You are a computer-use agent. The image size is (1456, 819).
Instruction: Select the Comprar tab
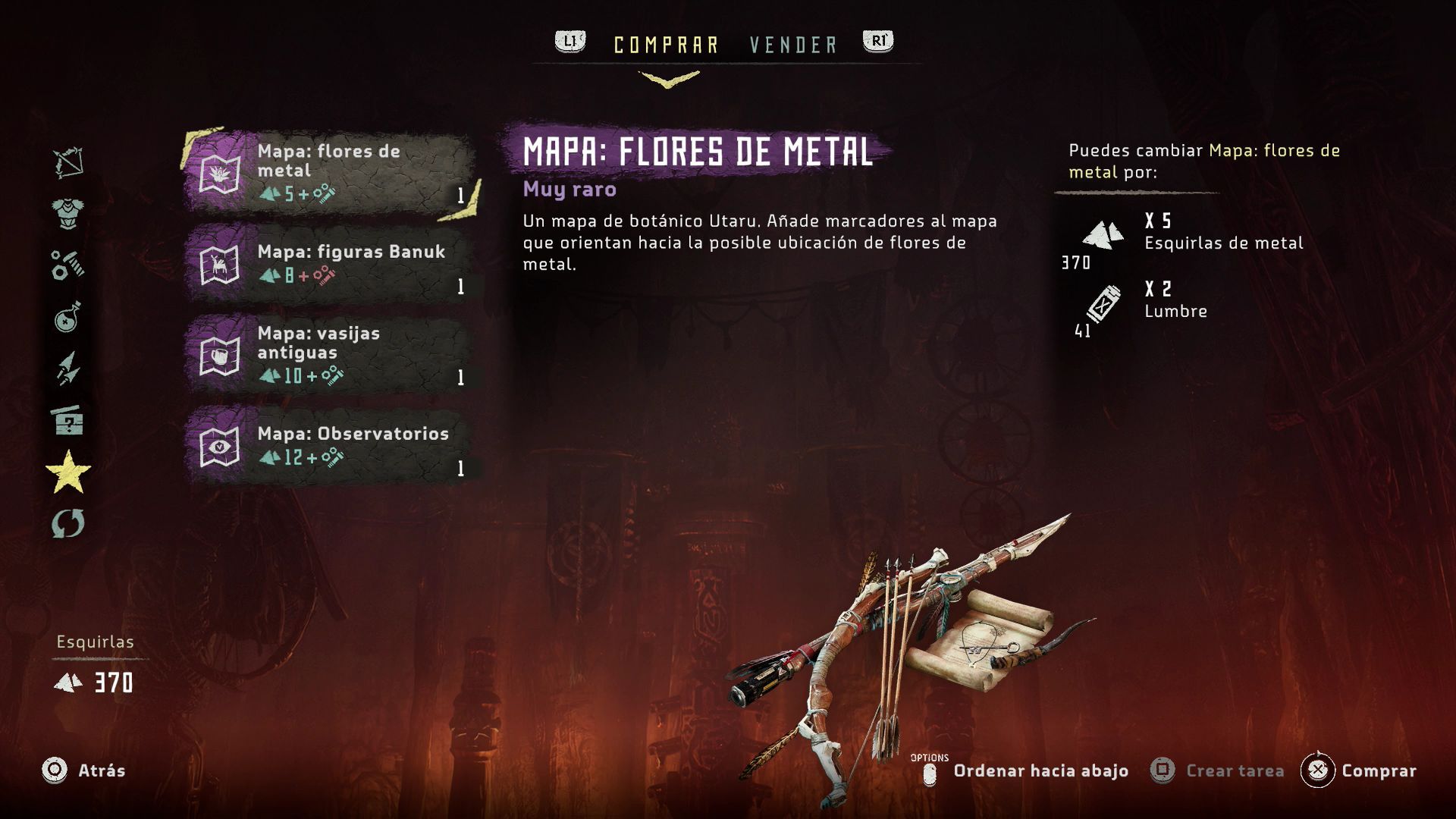click(666, 45)
